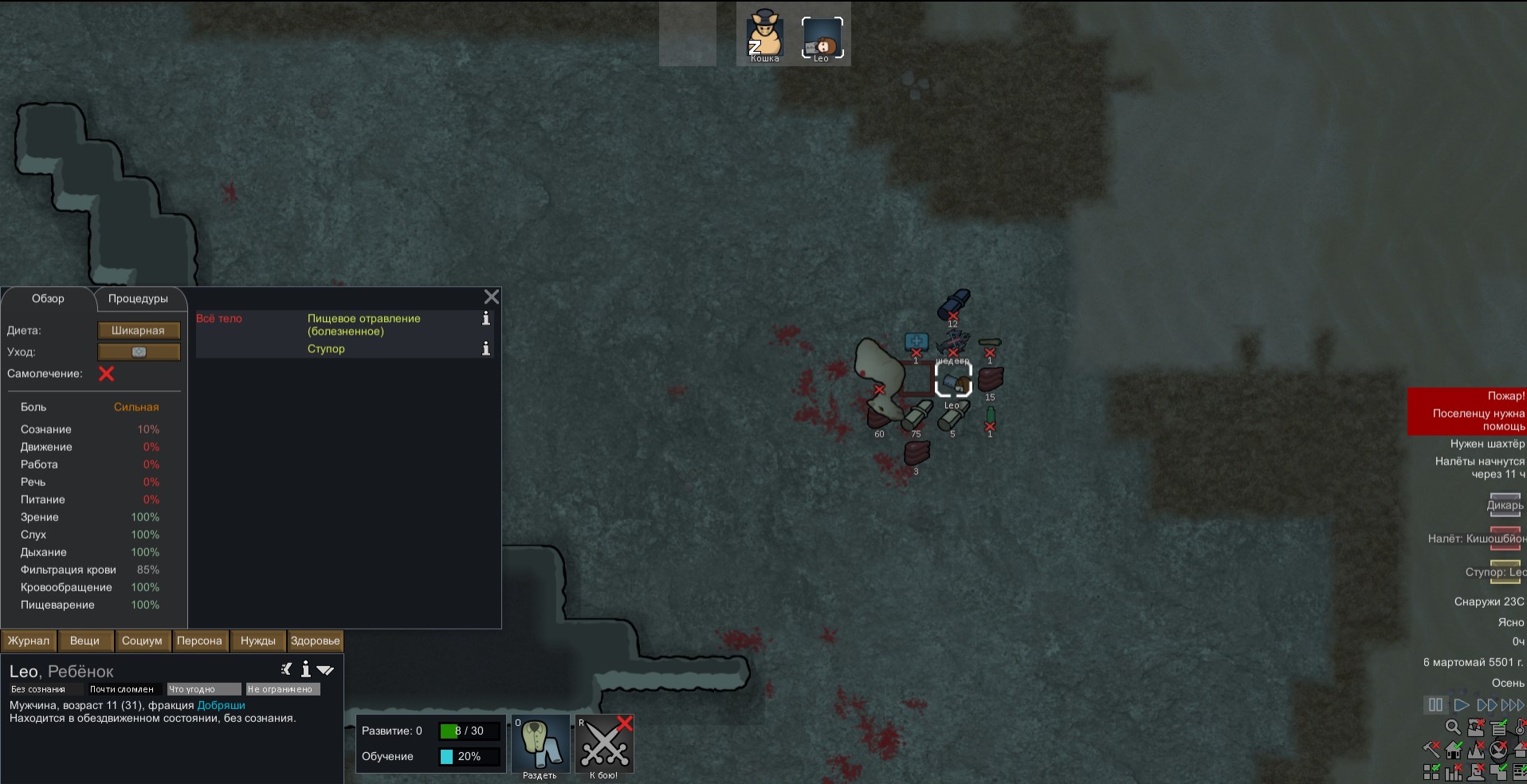Viewport: 1527px width, 784px height.
Task: Pause the game speed
Action: (1435, 705)
